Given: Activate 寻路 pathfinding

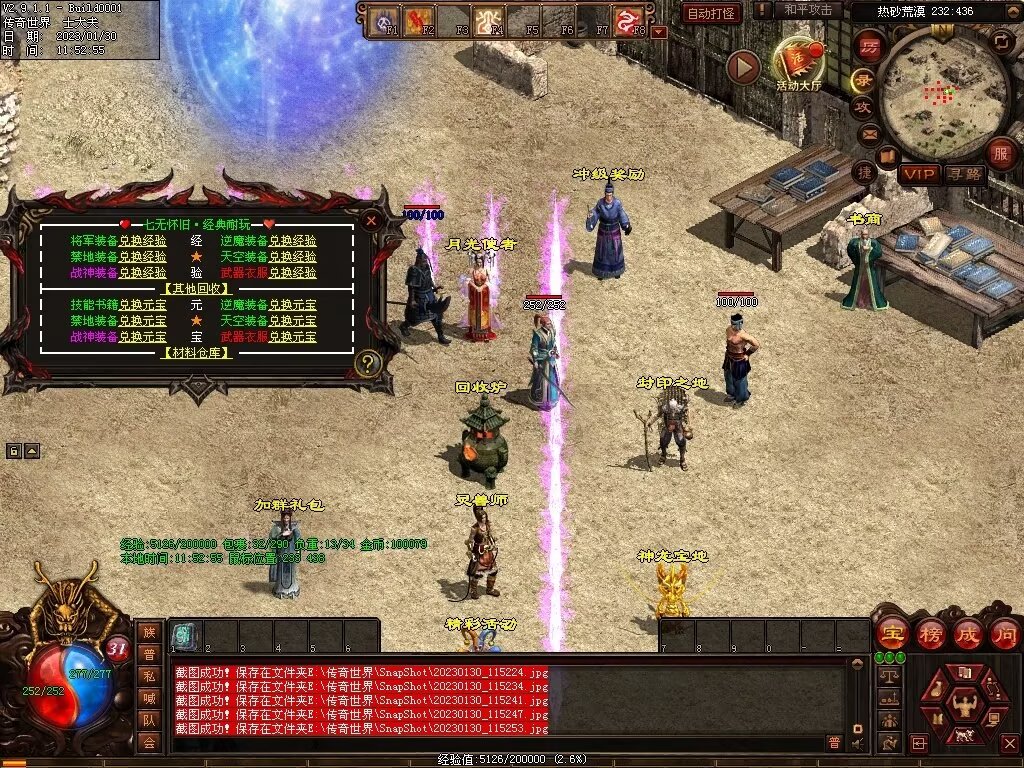Looking at the screenshot, I should 964,174.
